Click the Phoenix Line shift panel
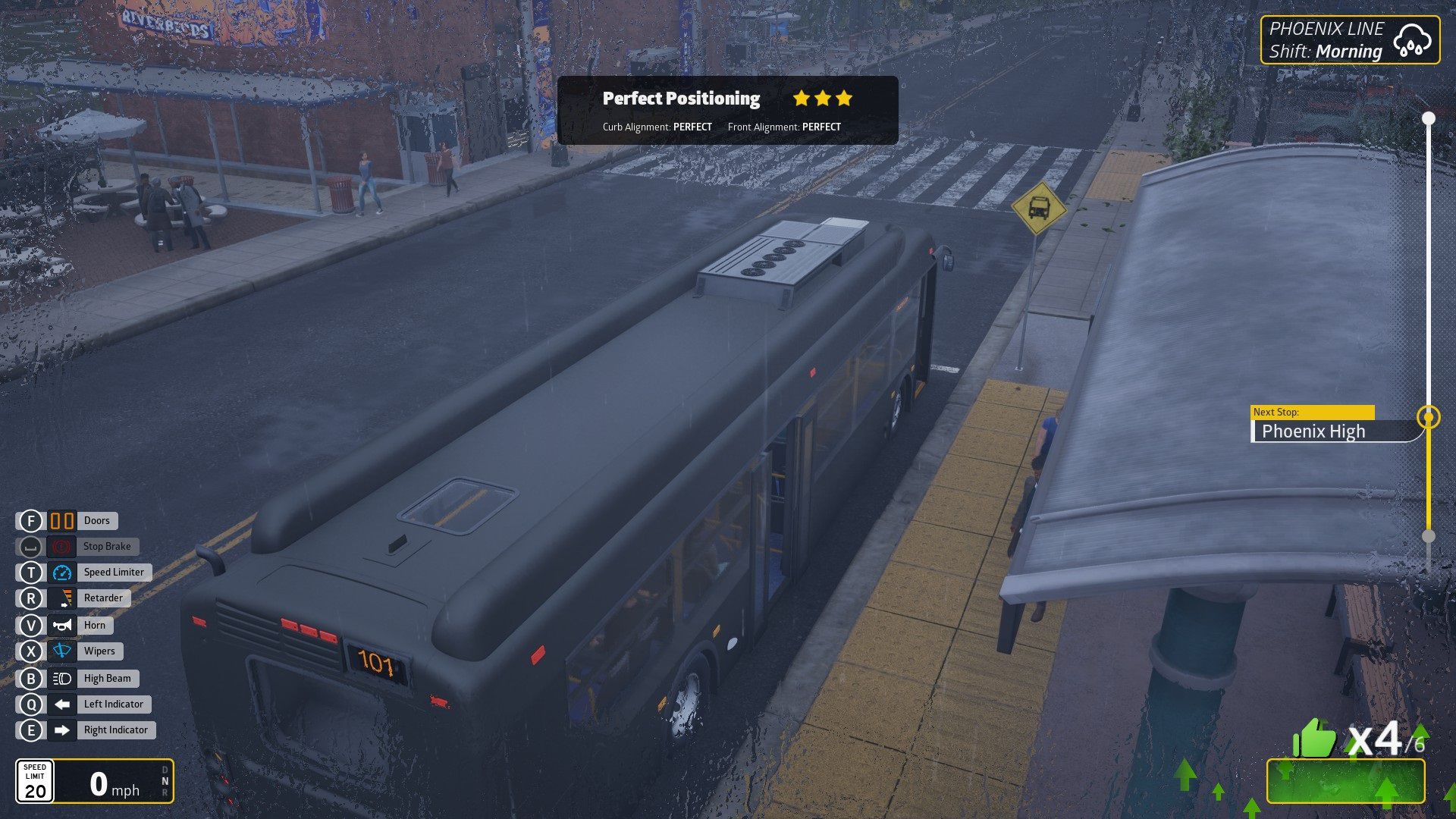The height and width of the screenshot is (819, 1456). pos(1350,40)
